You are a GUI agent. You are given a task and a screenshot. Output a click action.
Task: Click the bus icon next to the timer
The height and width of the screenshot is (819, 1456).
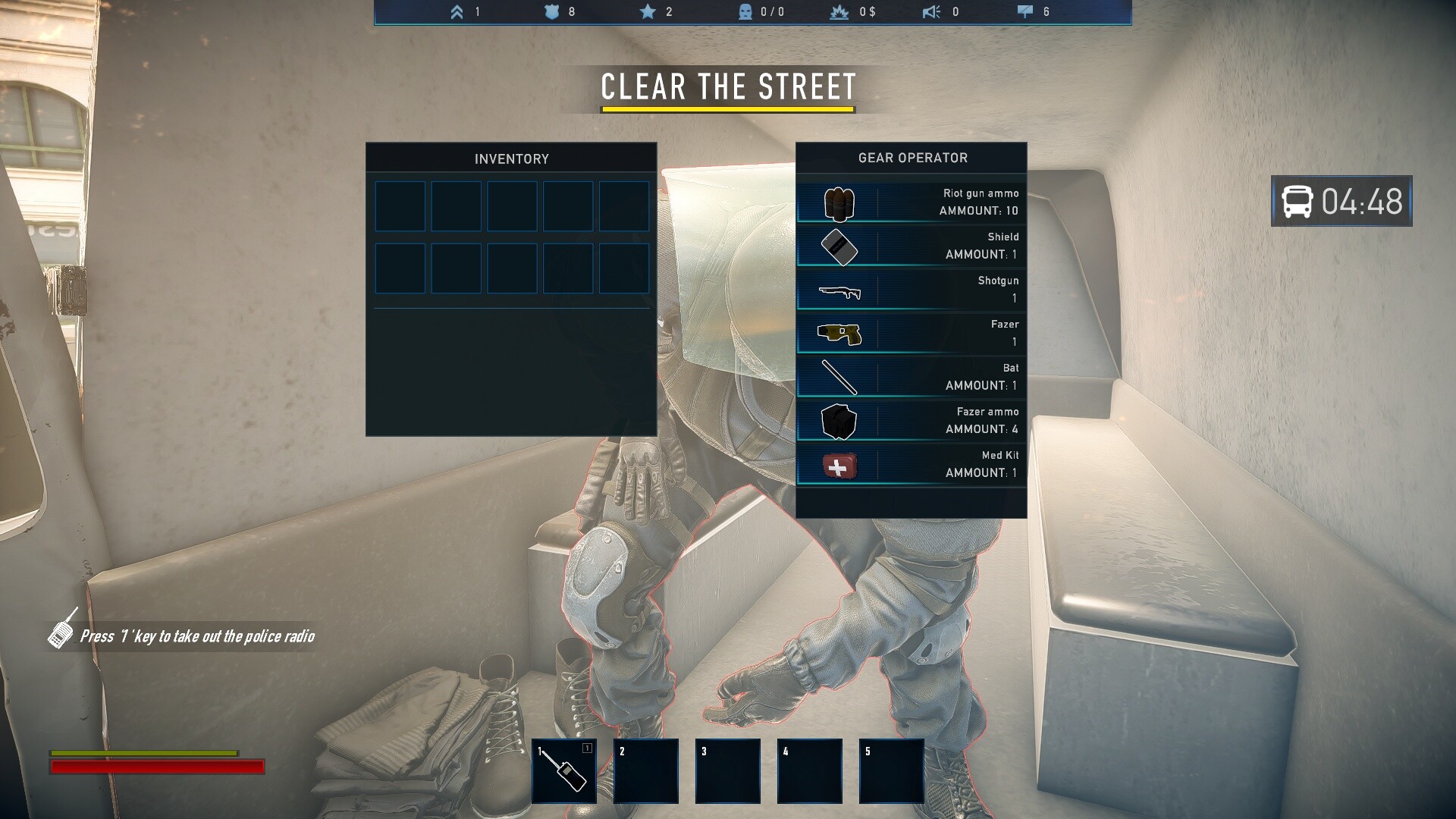click(x=1295, y=202)
